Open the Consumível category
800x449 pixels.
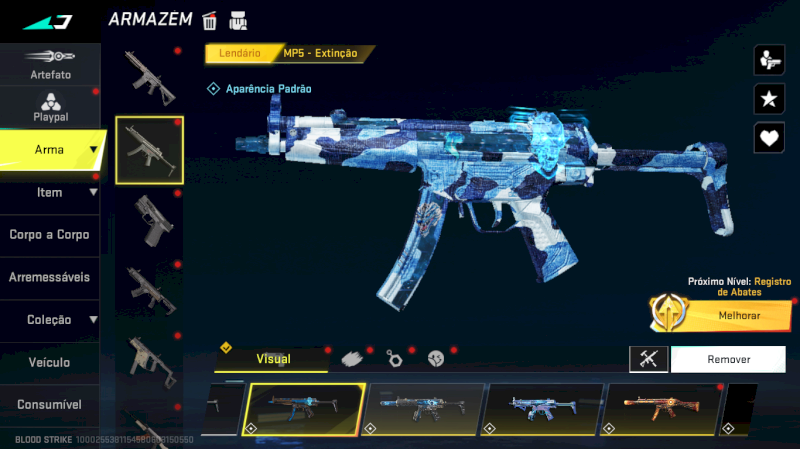pos(50,405)
